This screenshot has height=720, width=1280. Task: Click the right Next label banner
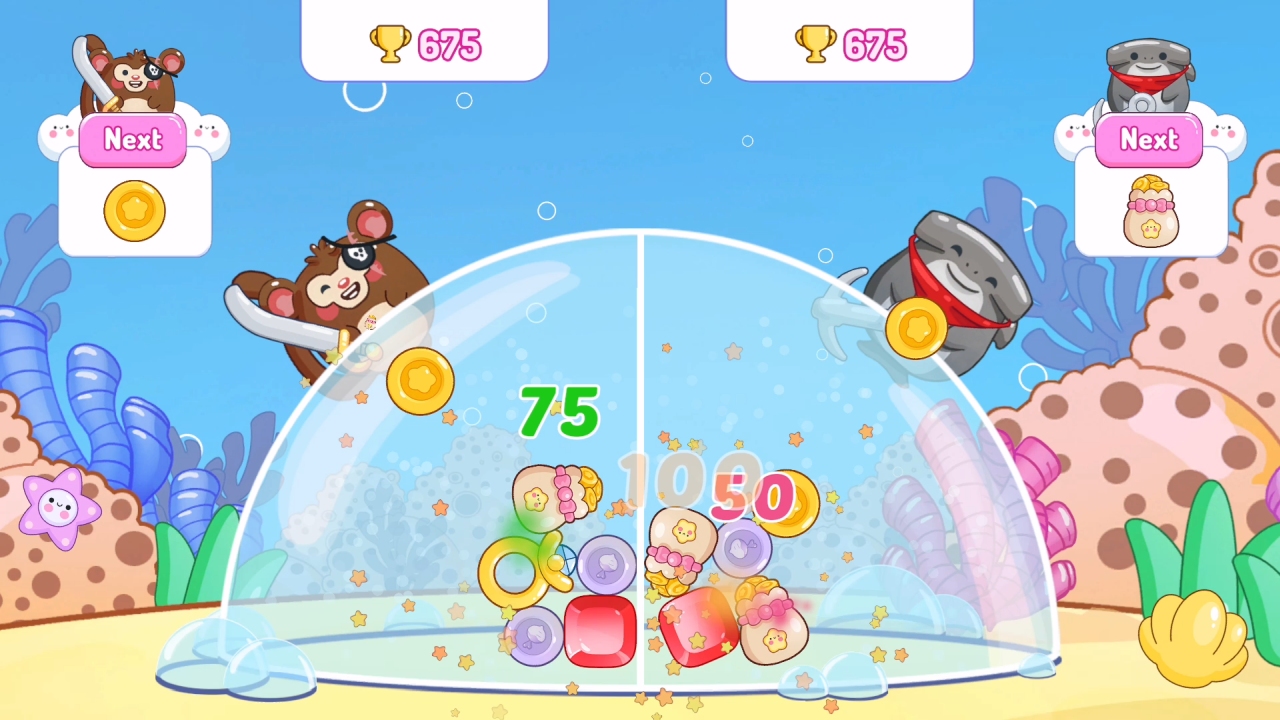[1148, 140]
